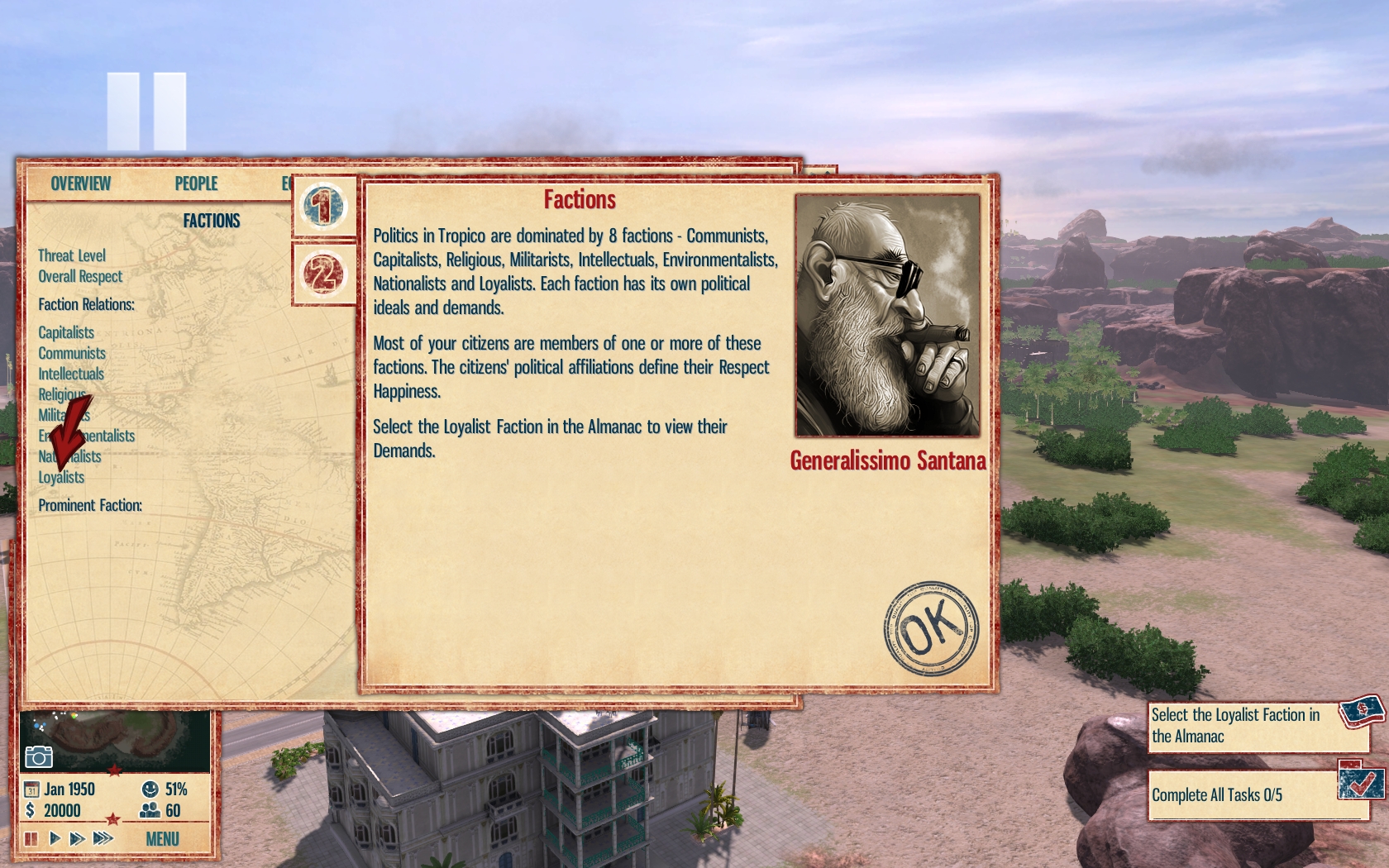Switch to the People almanac tab
The image size is (1389, 868).
click(x=196, y=184)
